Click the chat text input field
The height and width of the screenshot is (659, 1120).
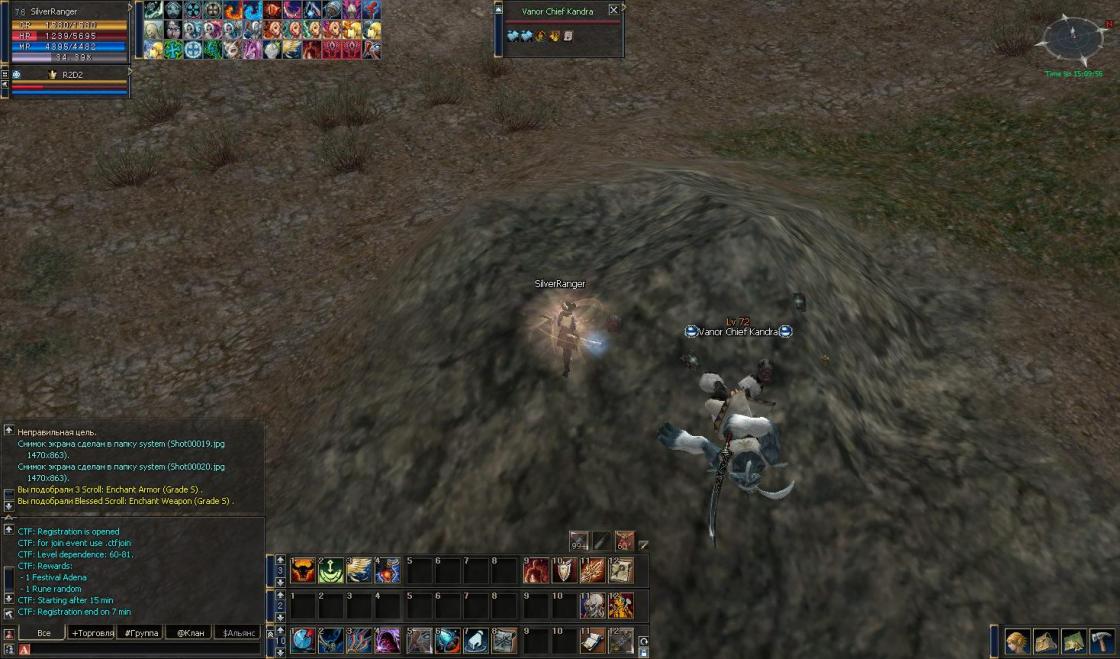(x=140, y=650)
